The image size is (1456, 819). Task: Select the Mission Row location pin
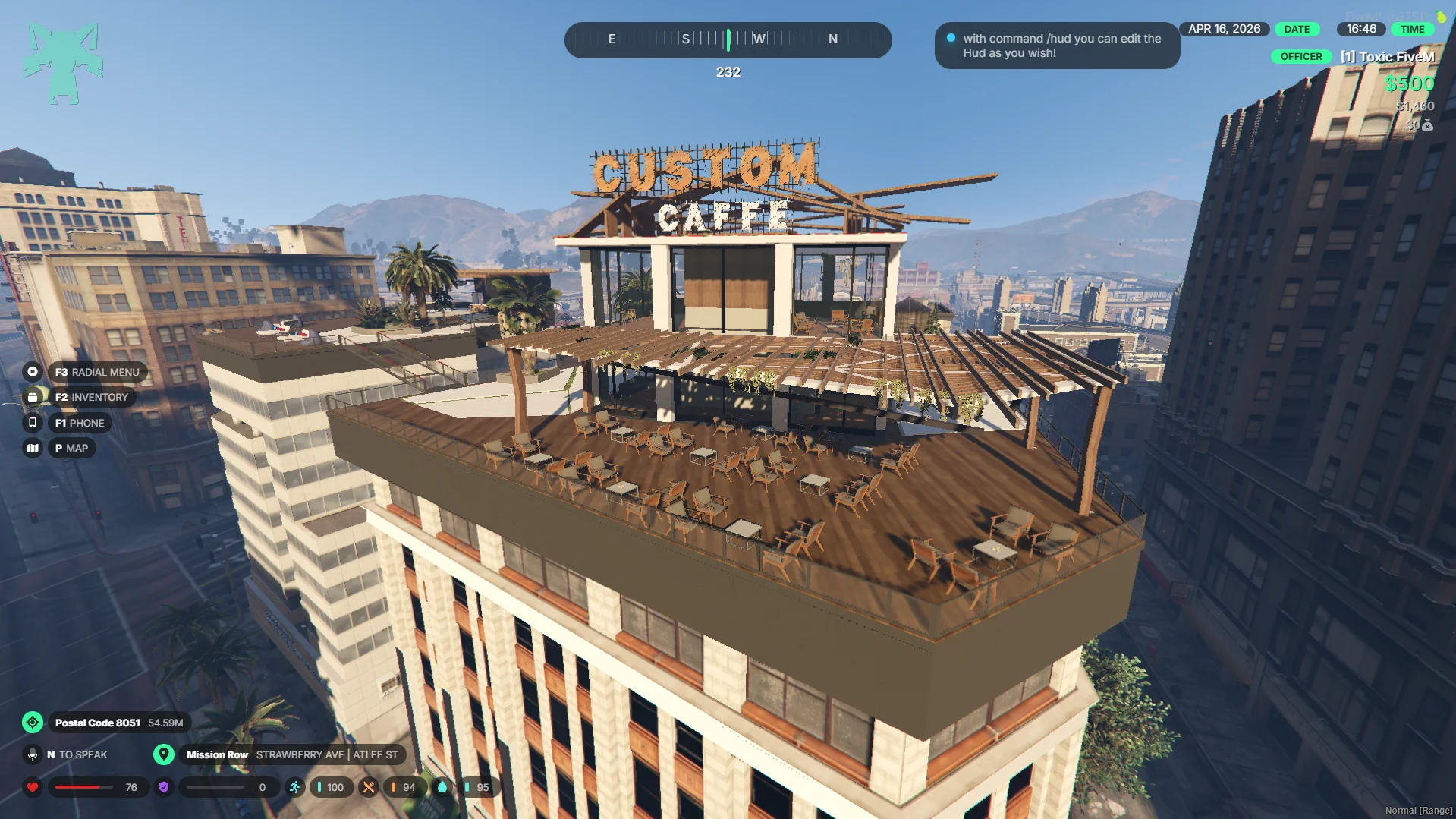click(164, 754)
